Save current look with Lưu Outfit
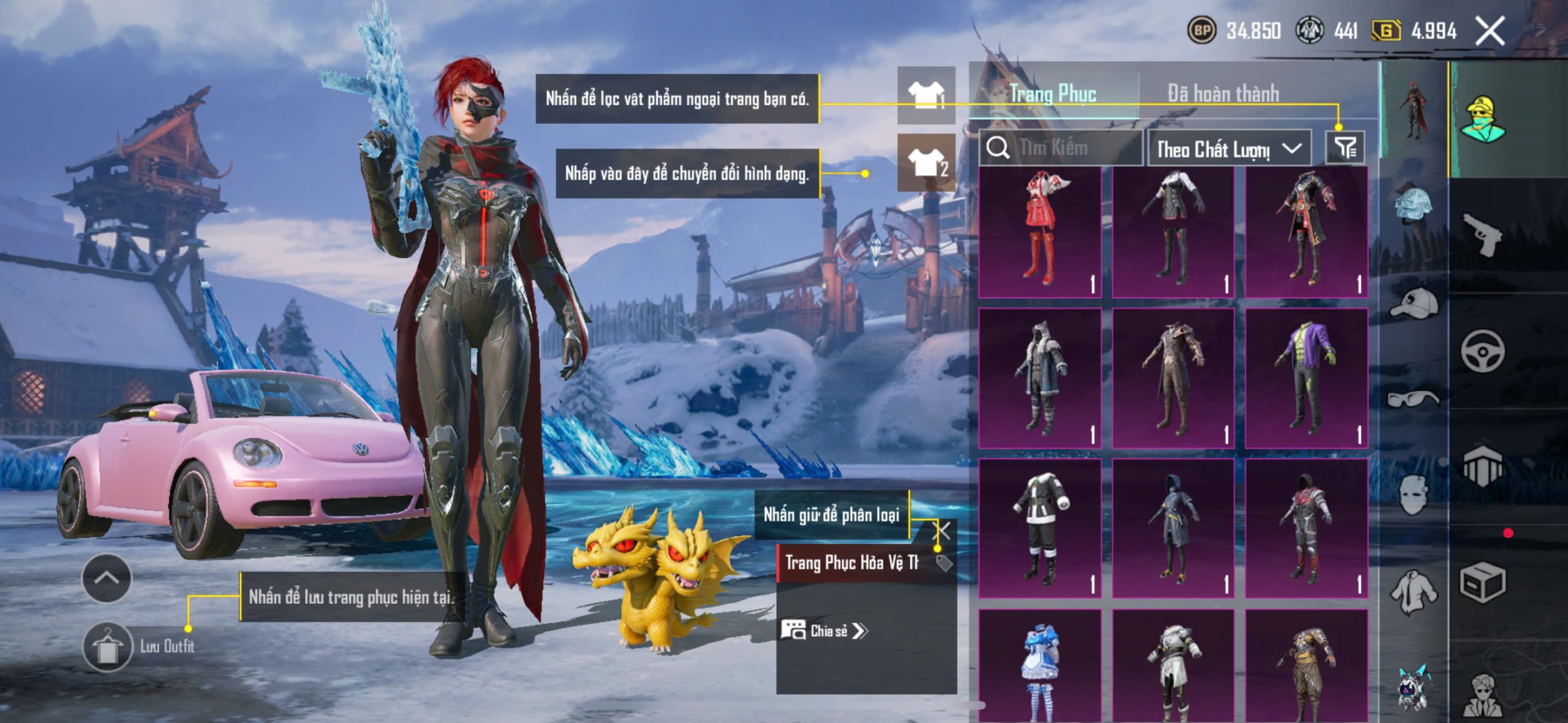The width and height of the screenshot is (1568, 723). pos(108,646)
